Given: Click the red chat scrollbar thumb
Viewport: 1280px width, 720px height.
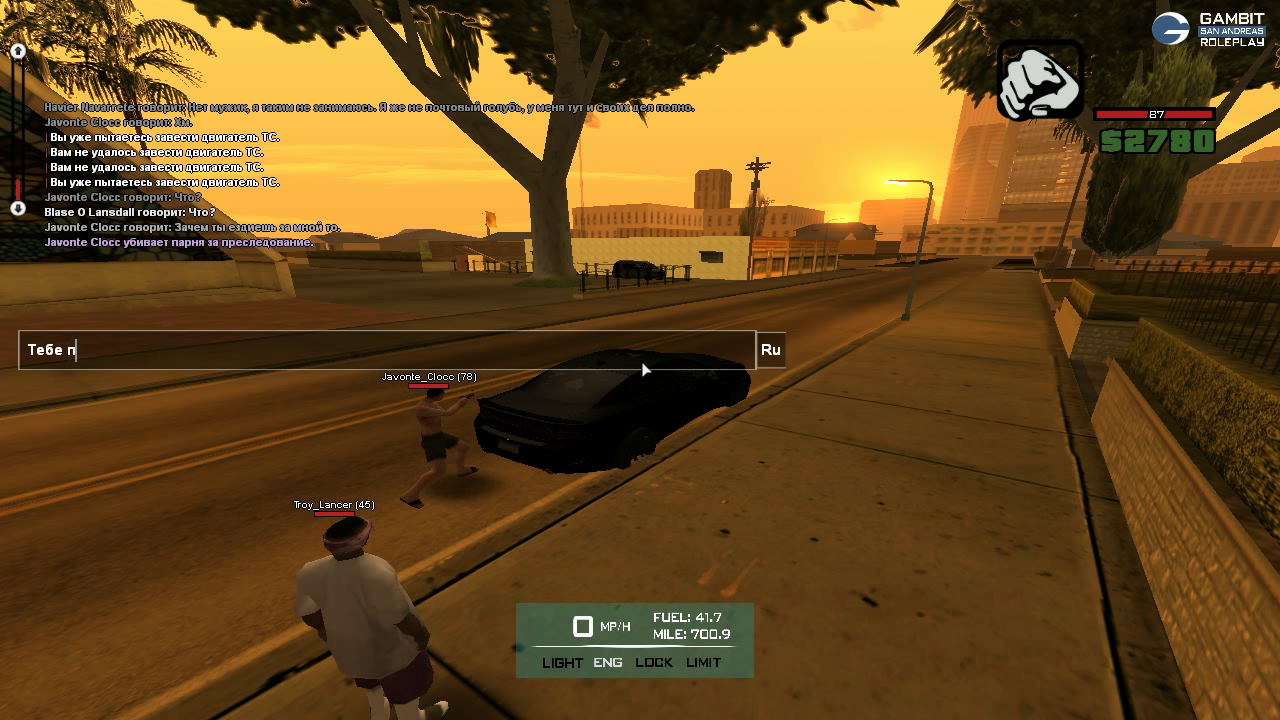Looking at the screenshot, I should [18, 189].
